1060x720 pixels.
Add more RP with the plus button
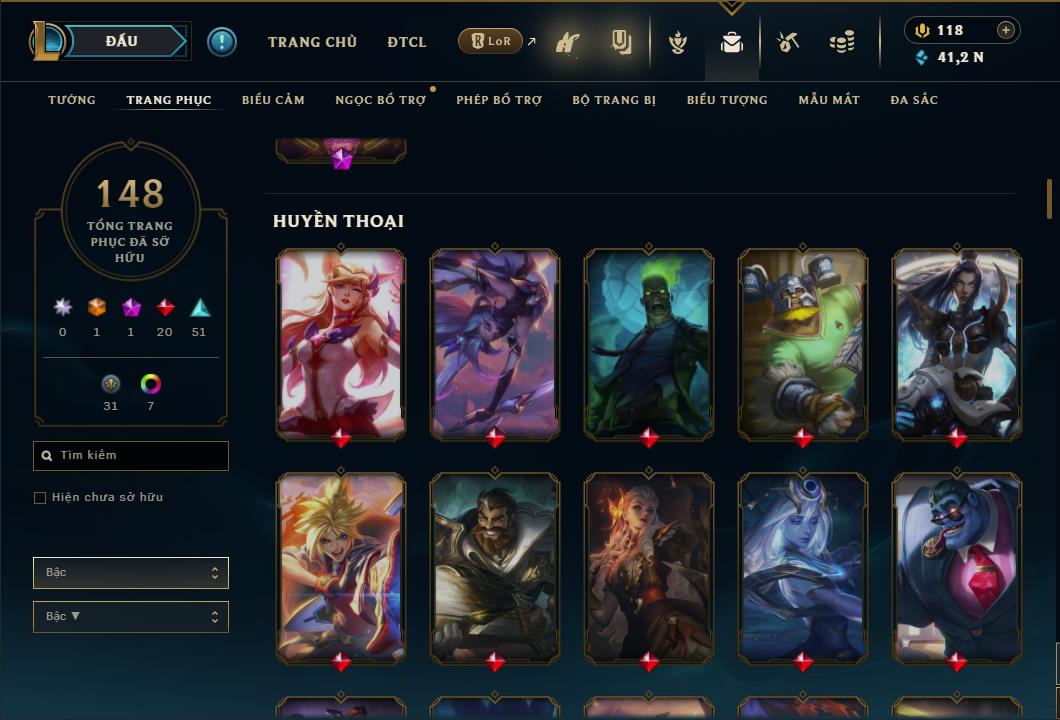pos(1005,30)
